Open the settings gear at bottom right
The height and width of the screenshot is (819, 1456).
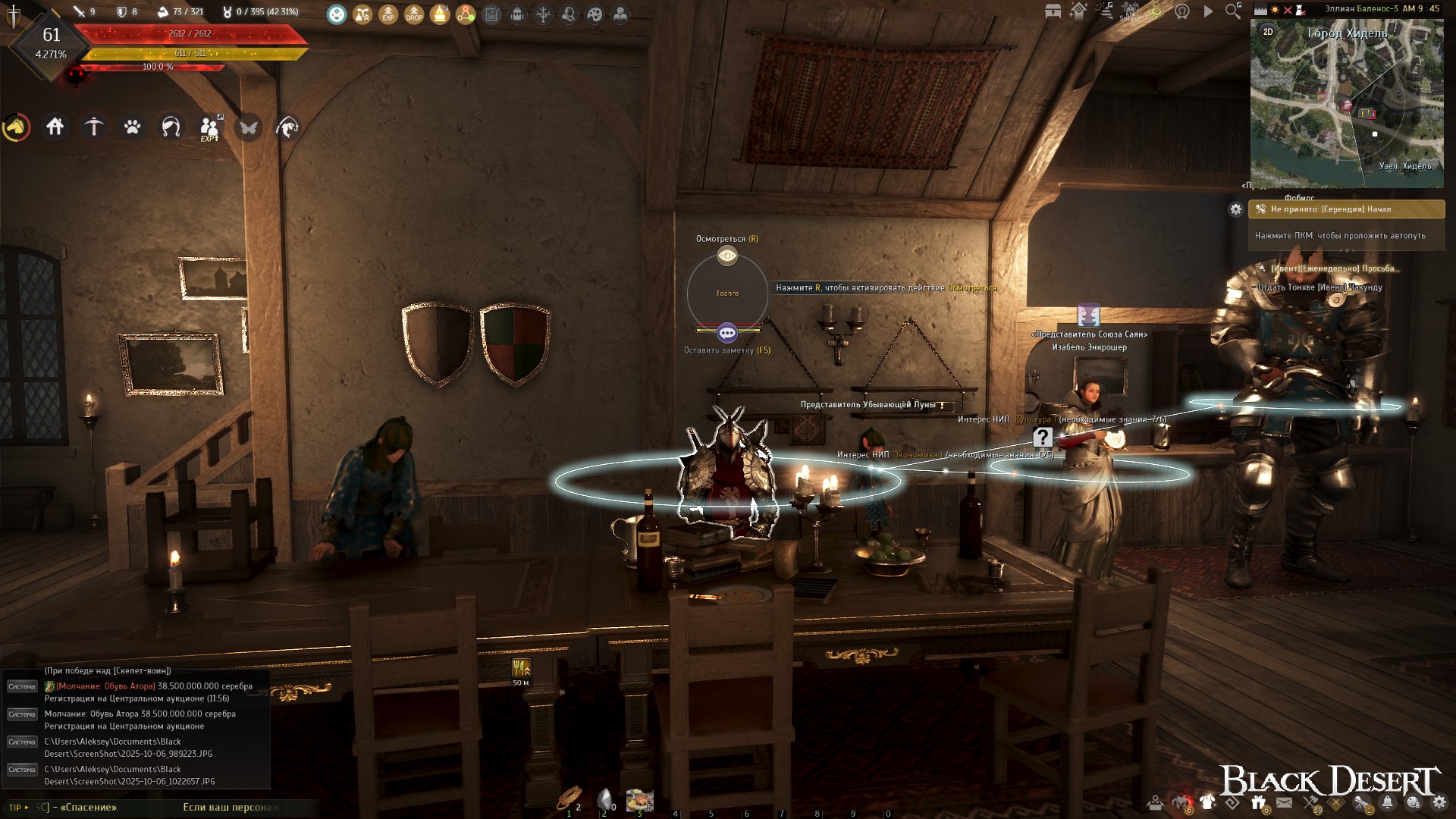pyautogui.click(x=1439, y=802)
